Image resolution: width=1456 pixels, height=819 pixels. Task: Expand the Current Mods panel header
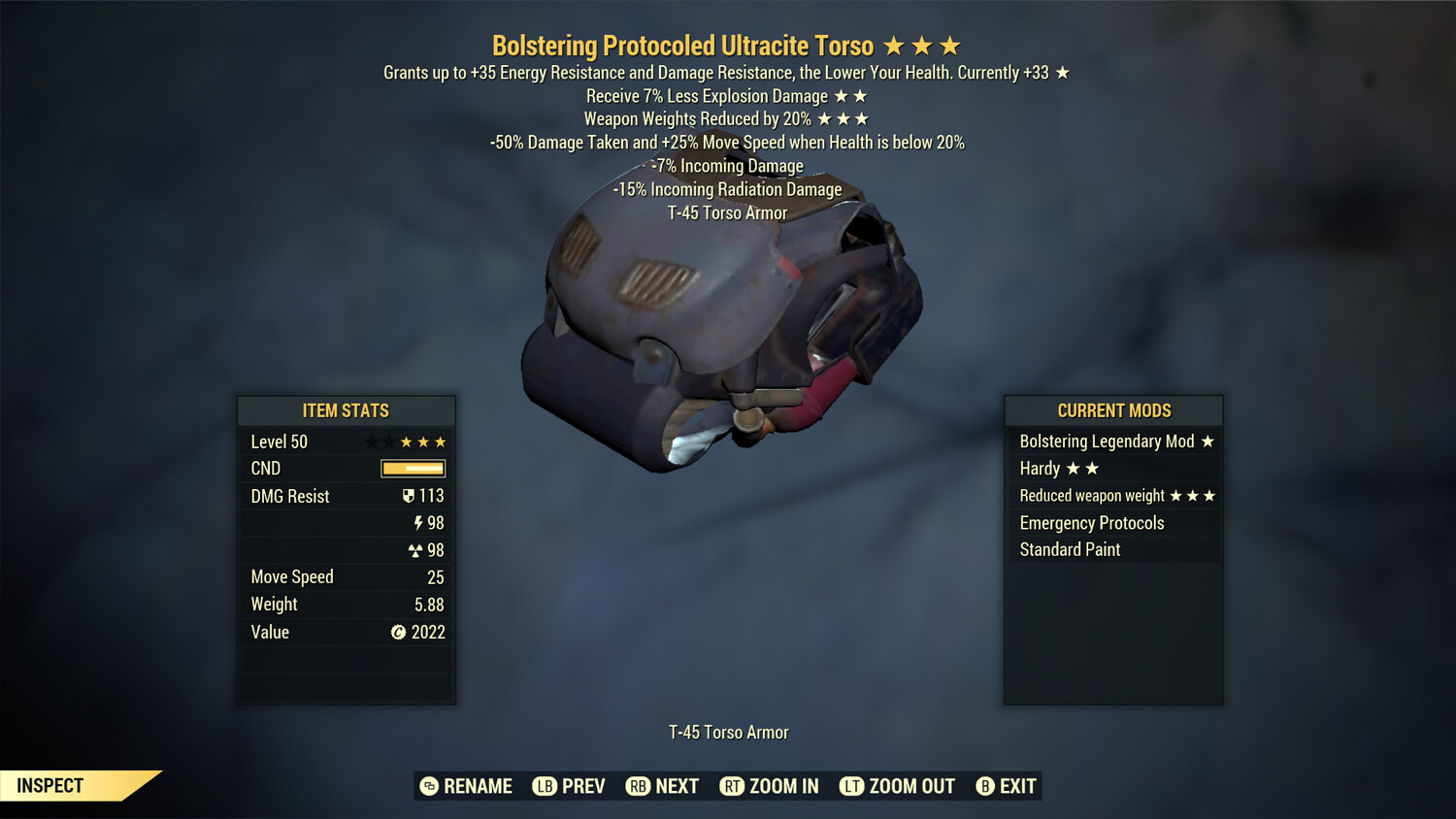1113,409
